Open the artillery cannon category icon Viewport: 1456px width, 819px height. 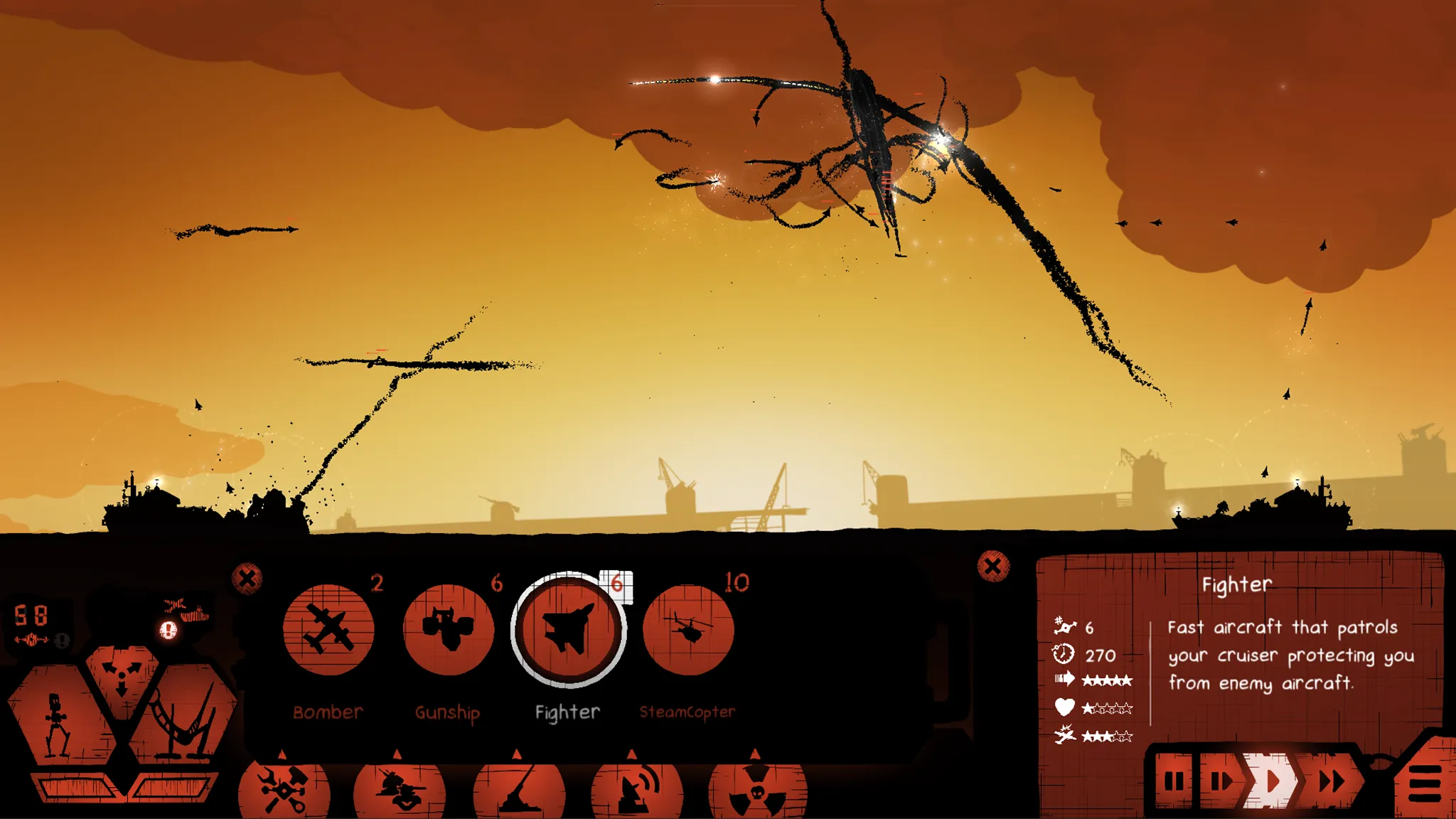pyautogui.click(x=515, y=789)
